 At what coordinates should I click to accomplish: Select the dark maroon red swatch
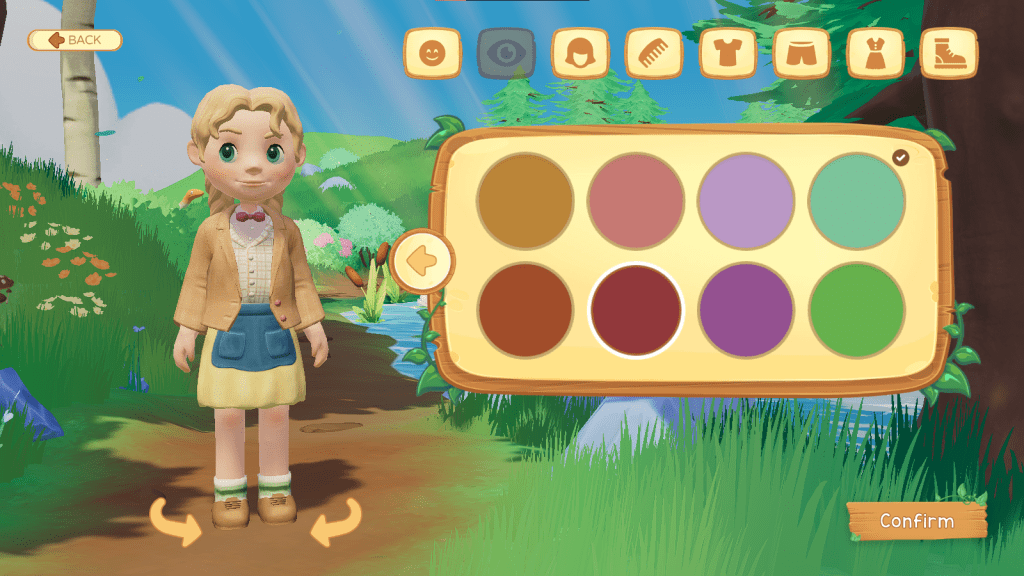[636, 310]
